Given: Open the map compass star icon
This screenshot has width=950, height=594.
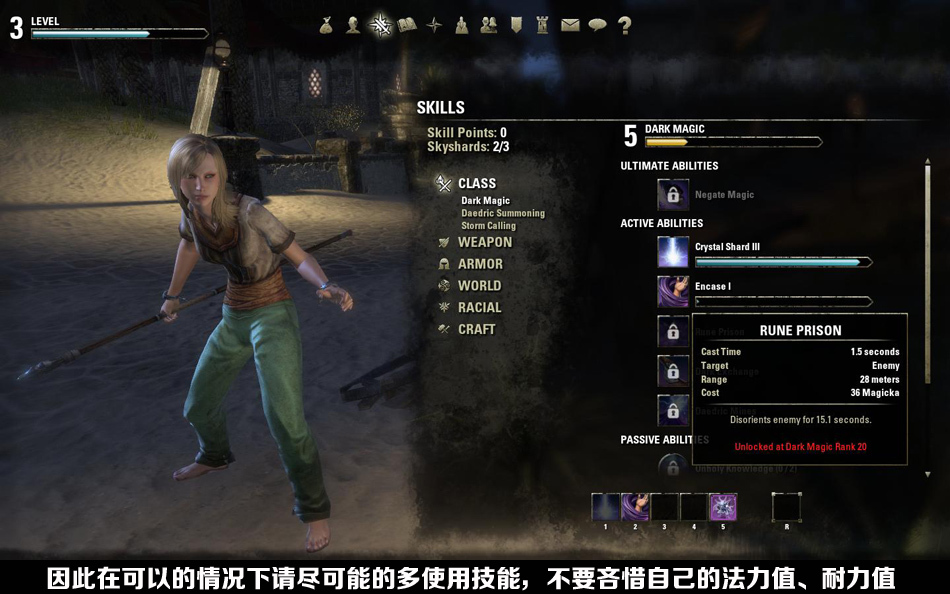Looking at the screenshot, I should click(x=434, y=26).
